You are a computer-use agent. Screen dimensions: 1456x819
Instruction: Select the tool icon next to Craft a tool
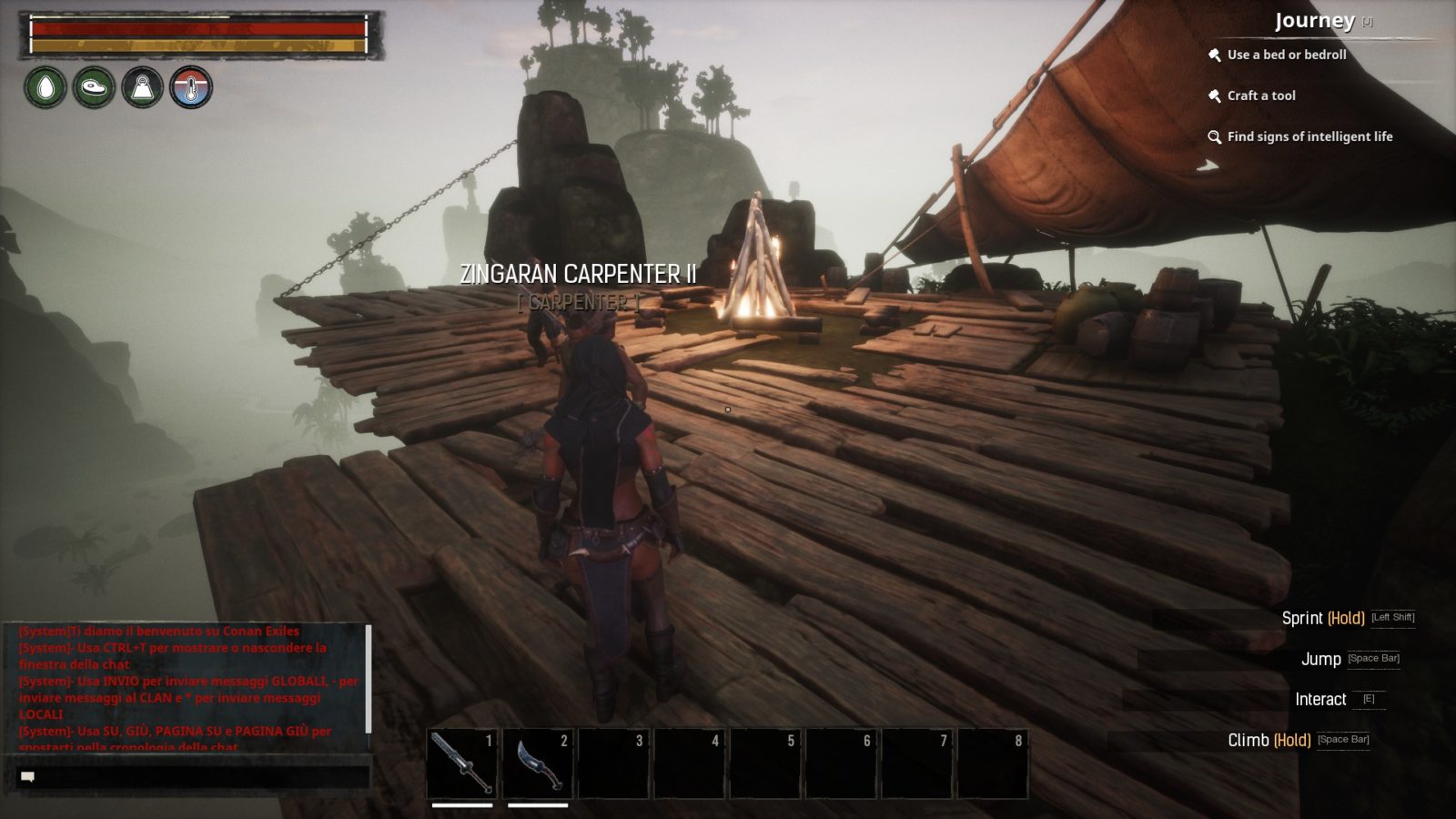[x=1215, y=96]
